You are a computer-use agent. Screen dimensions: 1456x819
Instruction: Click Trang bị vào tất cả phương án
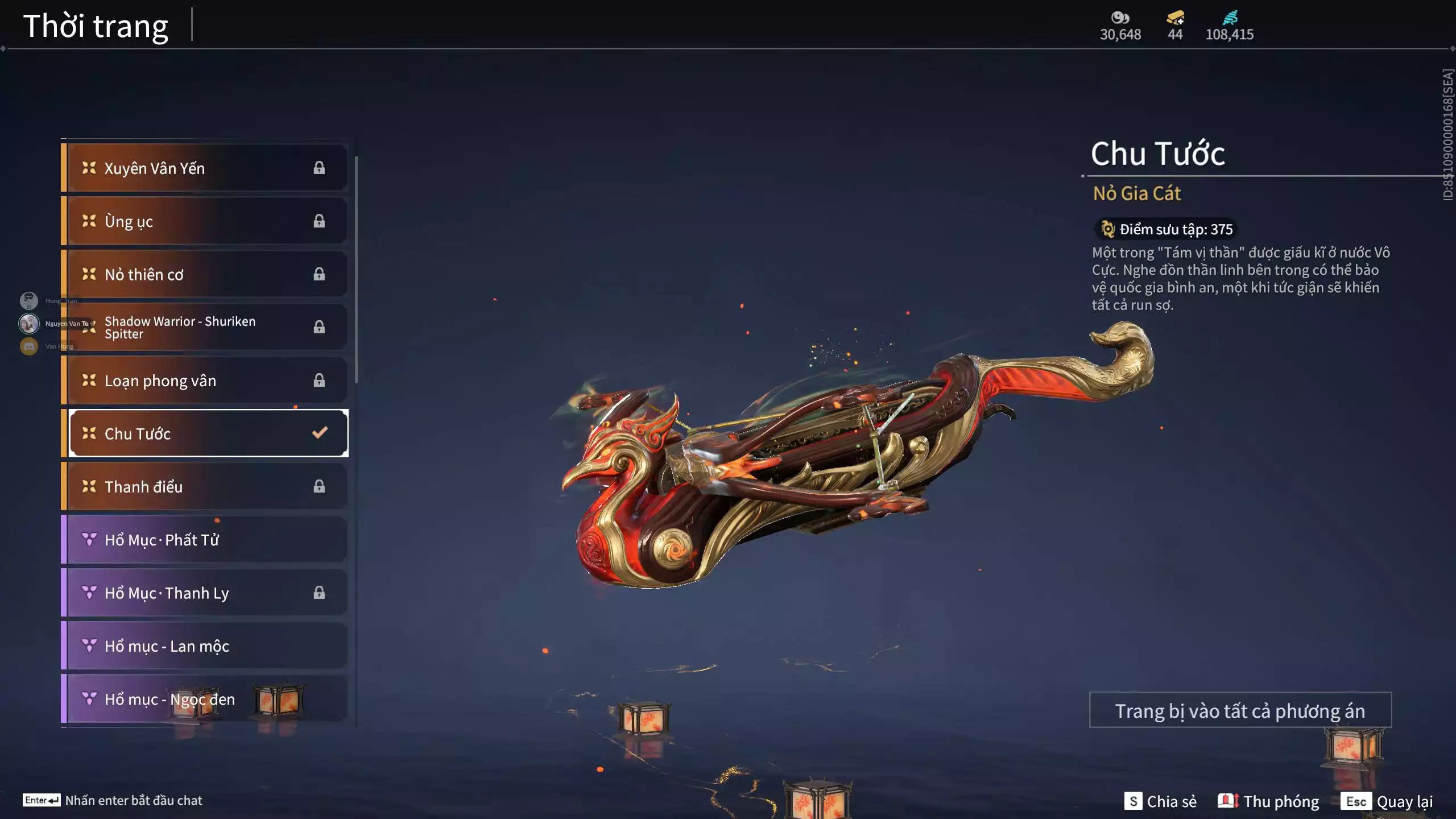1240,710
